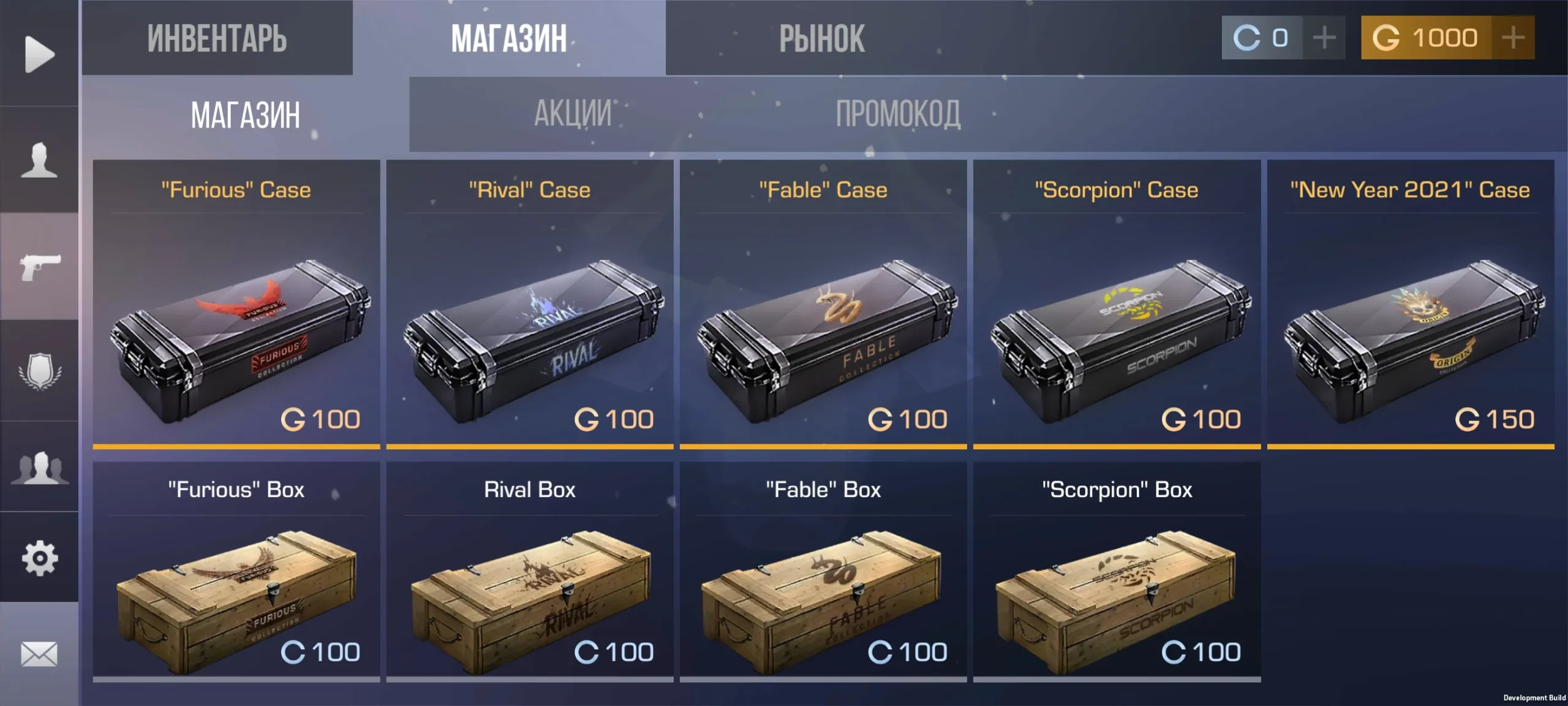Switch to the РЫНОК tab
Viewport: 1568px width, 706px height.
click(821, 38)
